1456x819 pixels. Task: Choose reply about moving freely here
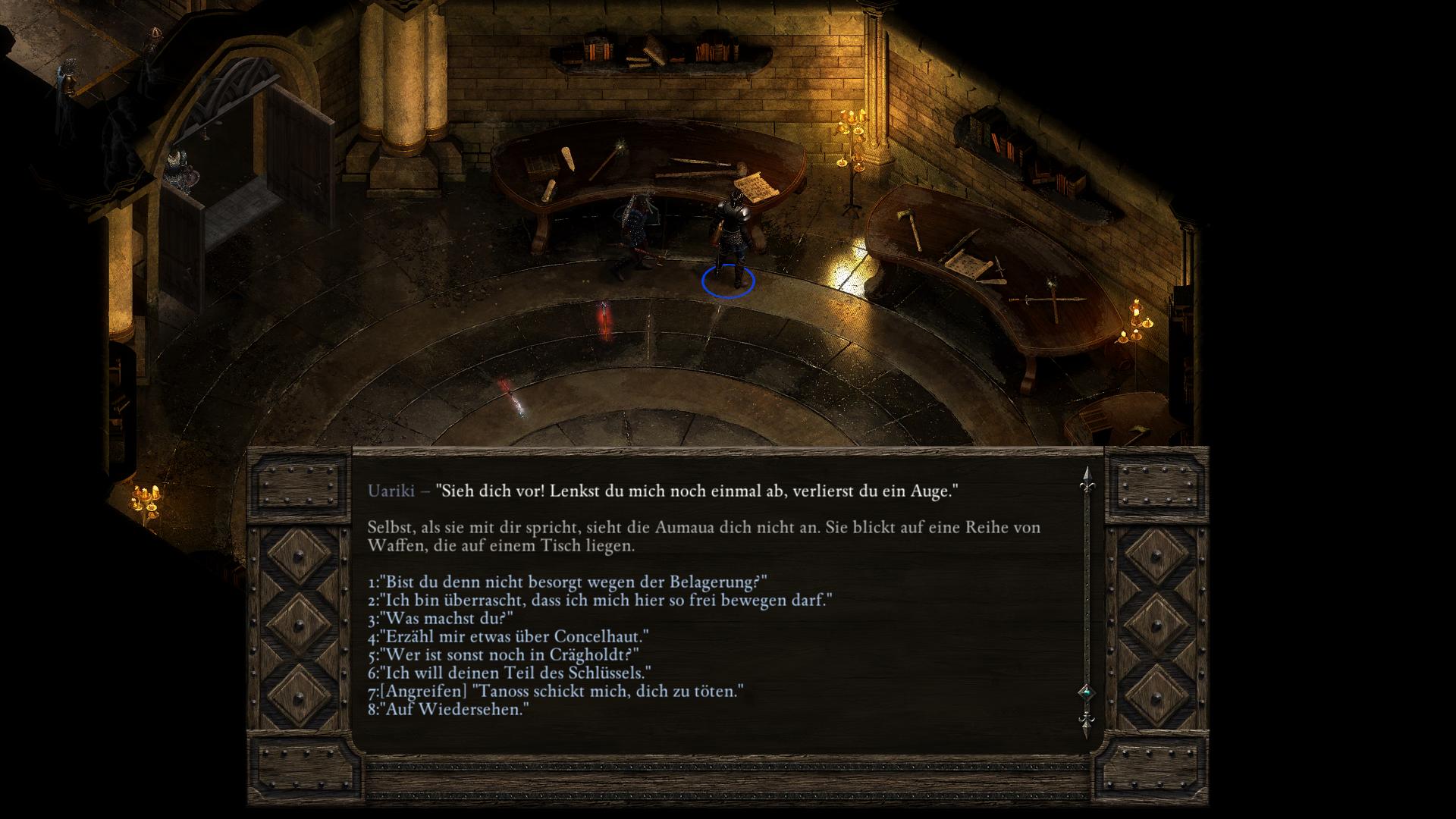click(600, 601)
